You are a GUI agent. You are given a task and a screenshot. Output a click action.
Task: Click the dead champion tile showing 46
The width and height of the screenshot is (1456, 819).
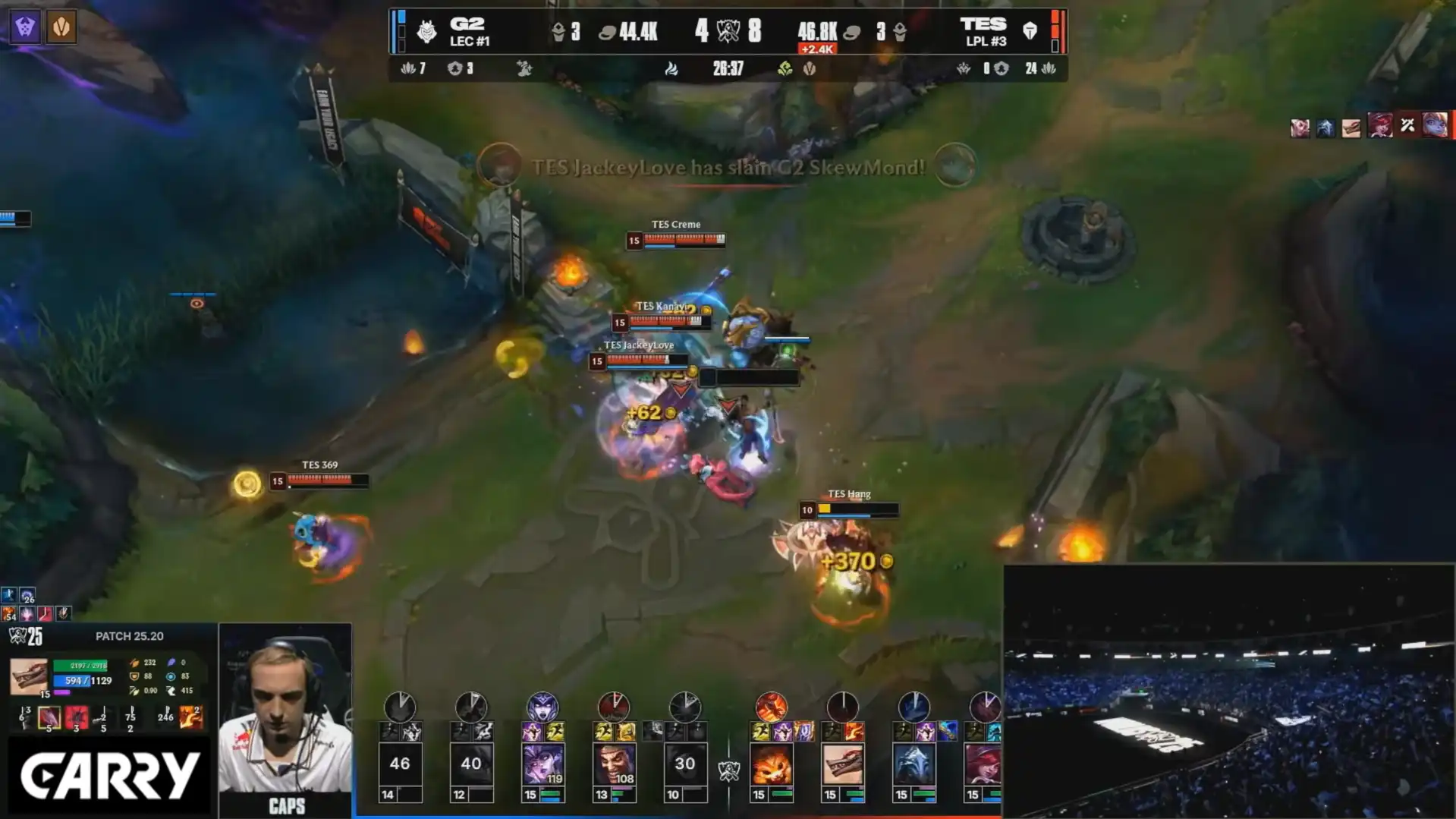[400, 764]
